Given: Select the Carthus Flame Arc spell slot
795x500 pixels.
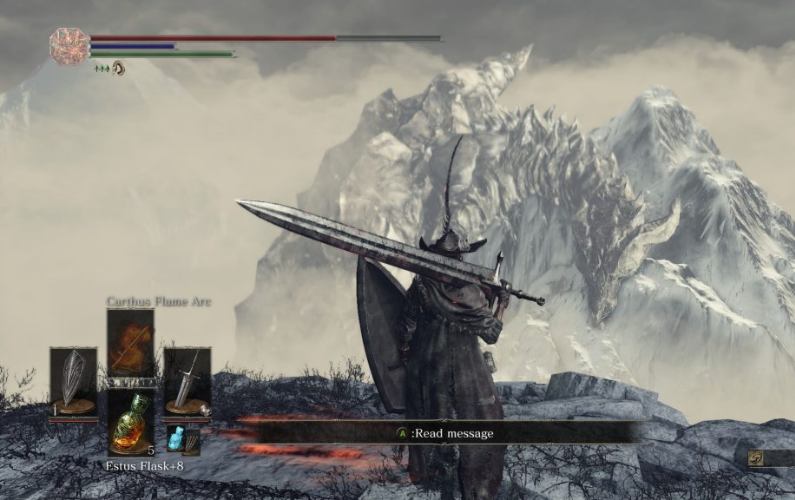Looking at the screenshot, I should (130, 343).
